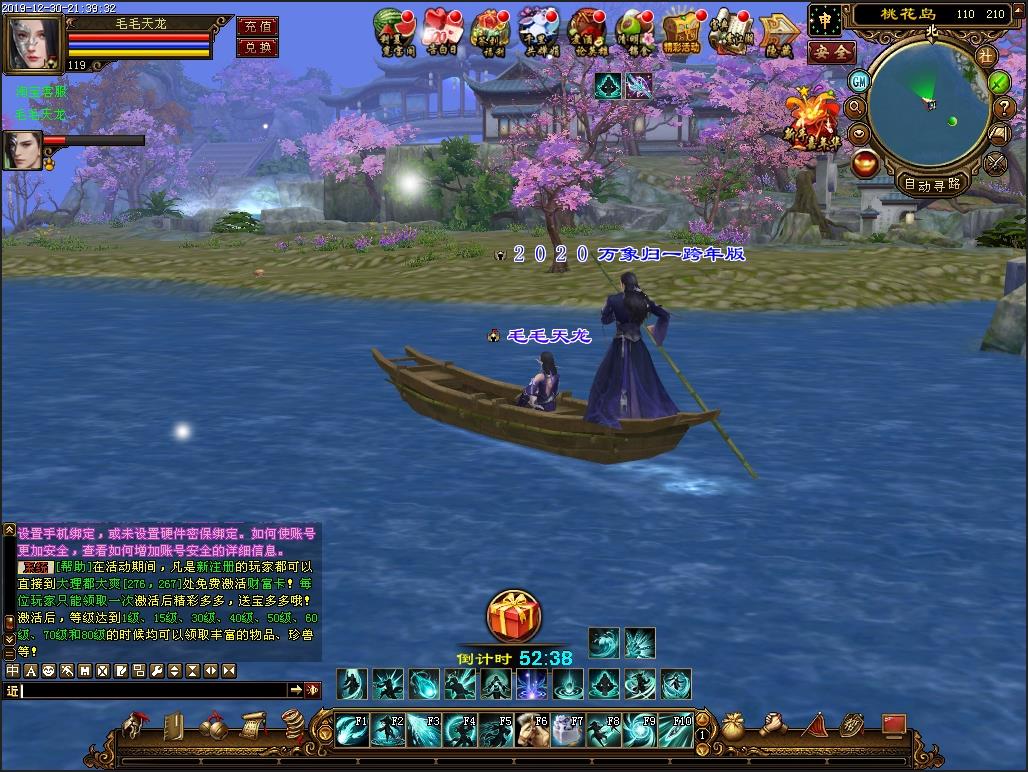Open the money bag icon on bottom bar

(x=734, y=726)
